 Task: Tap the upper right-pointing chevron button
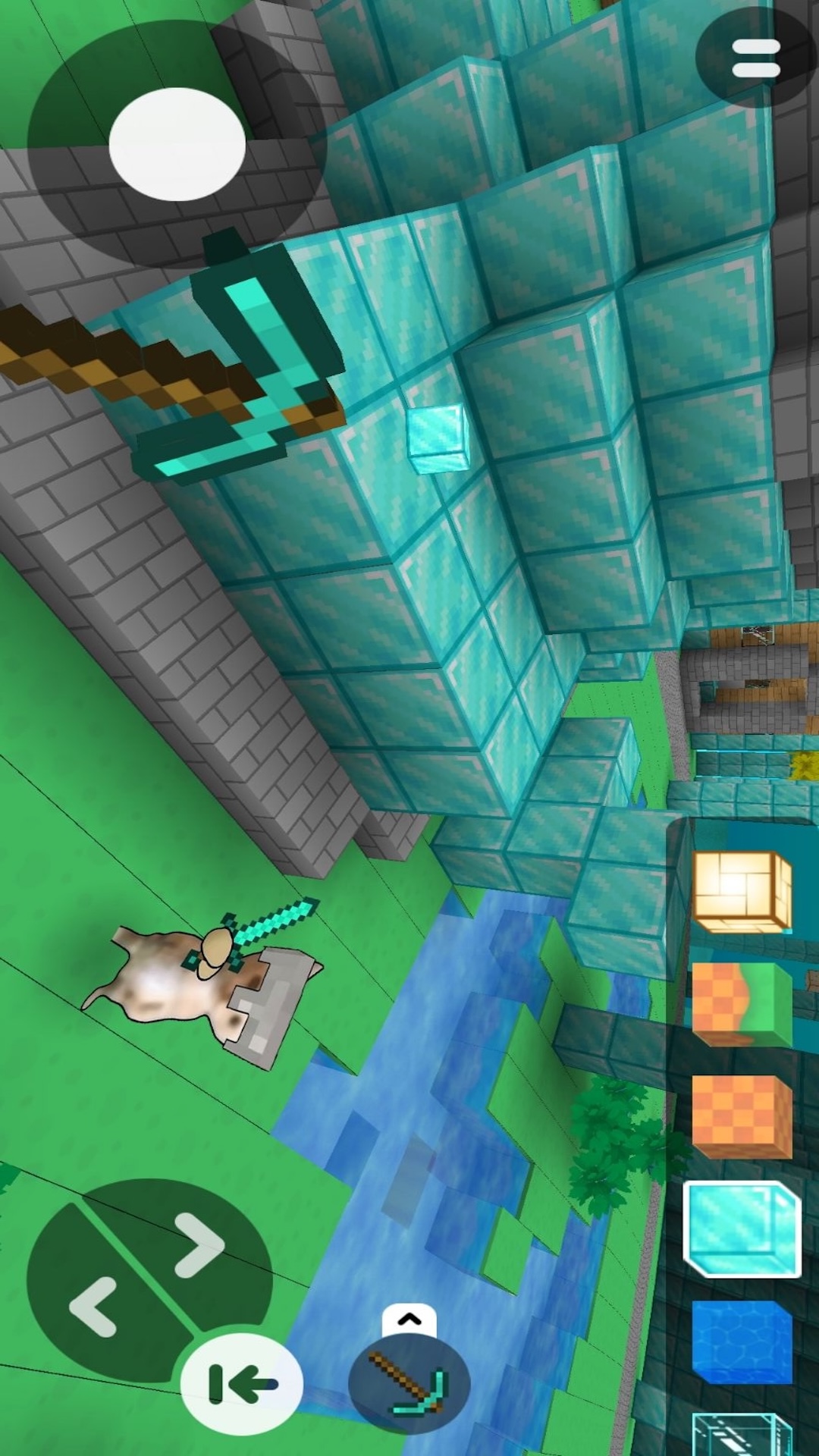[199, 1244]
